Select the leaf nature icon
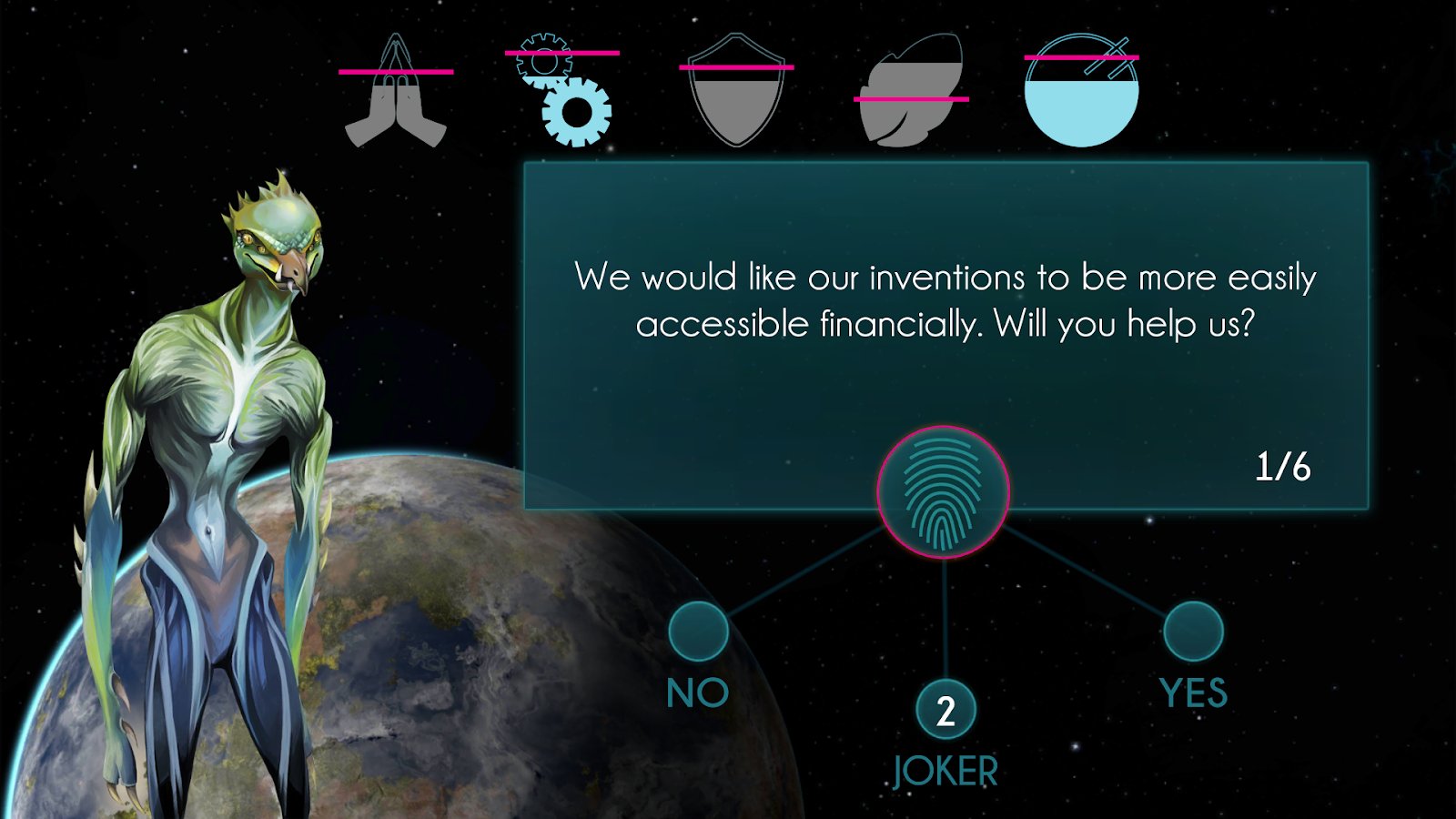The image size is (1456, 819). coord(912,91)
